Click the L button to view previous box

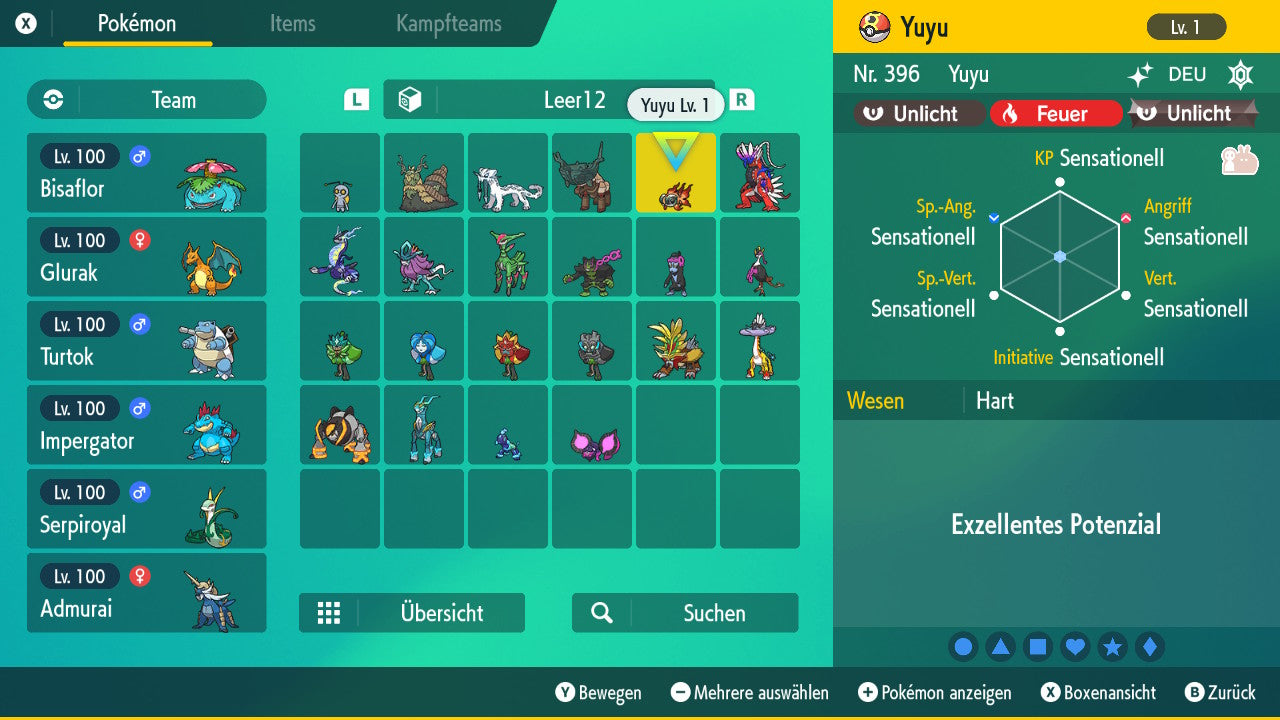(x=355, y=101)
